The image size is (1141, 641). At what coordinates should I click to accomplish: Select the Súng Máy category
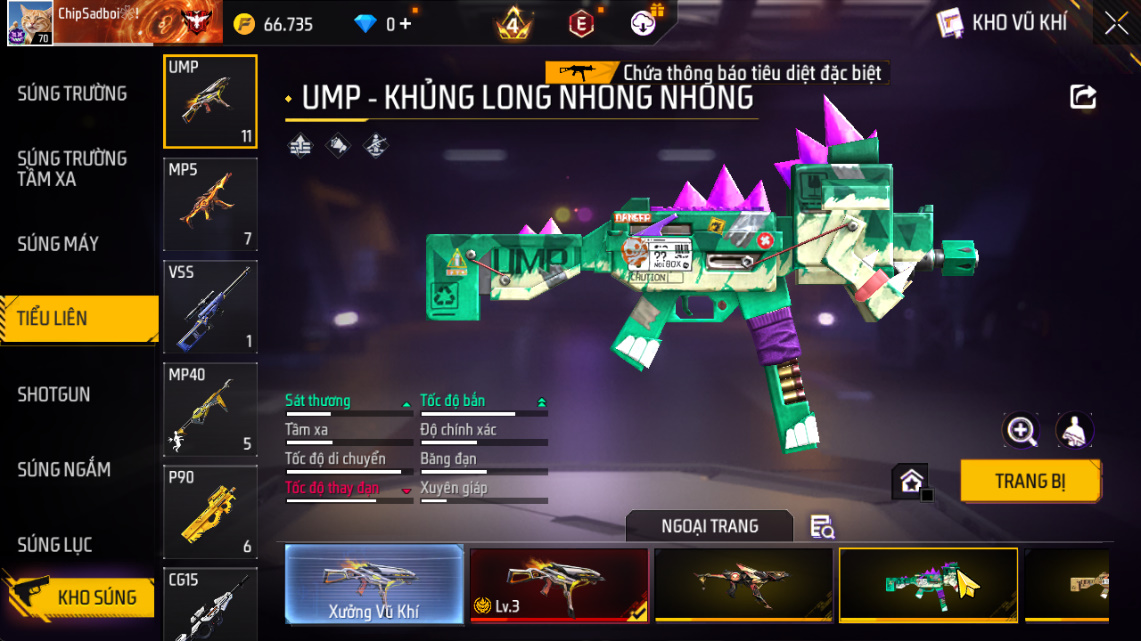tap(58, 244)
